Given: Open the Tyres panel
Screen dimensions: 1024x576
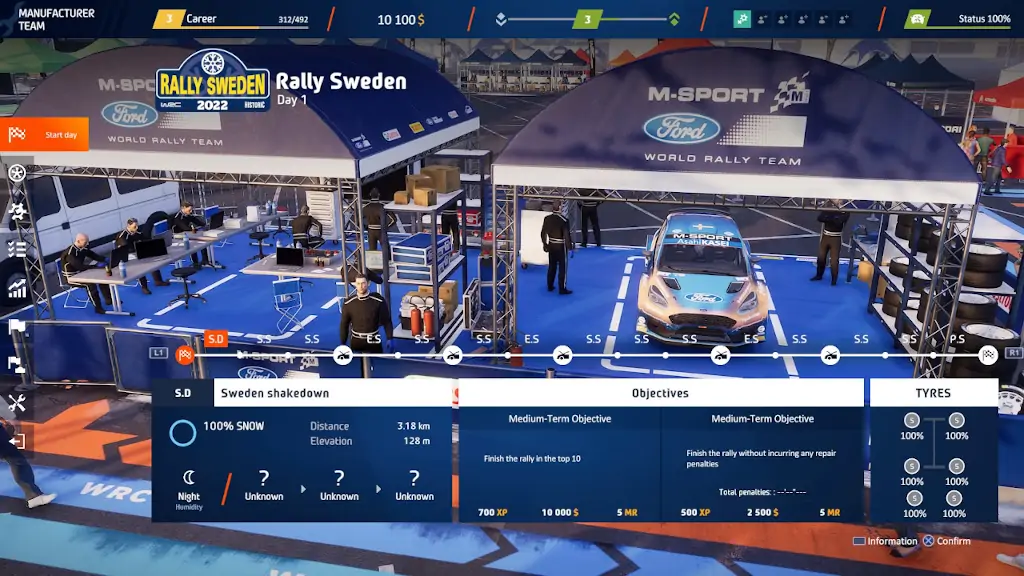Looking at the screenshot, I should point(933,393).
